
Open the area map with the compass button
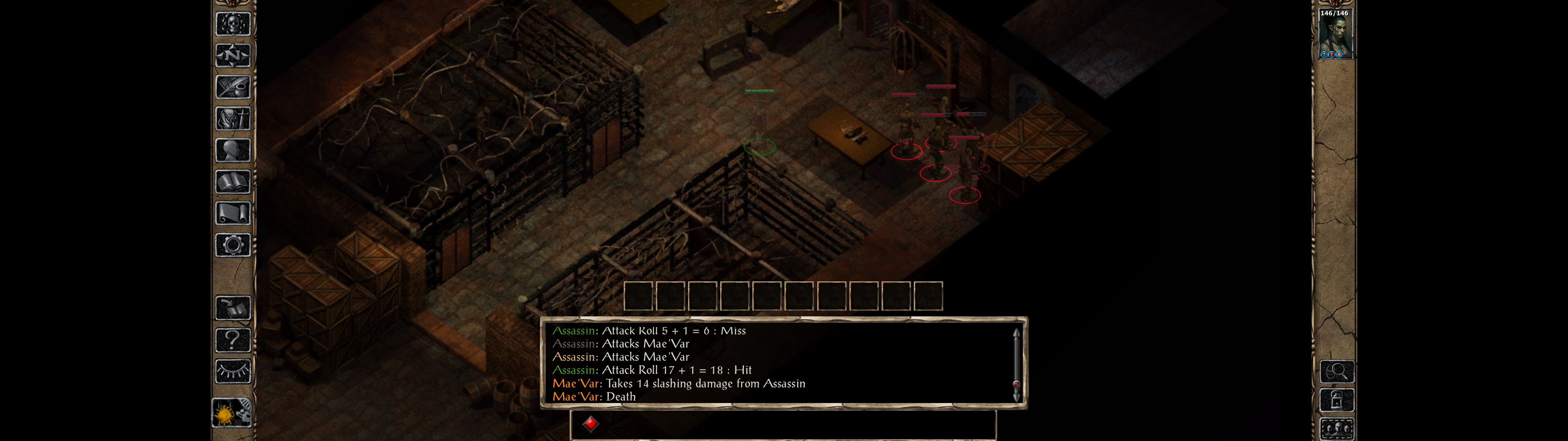tap(232, 55)
